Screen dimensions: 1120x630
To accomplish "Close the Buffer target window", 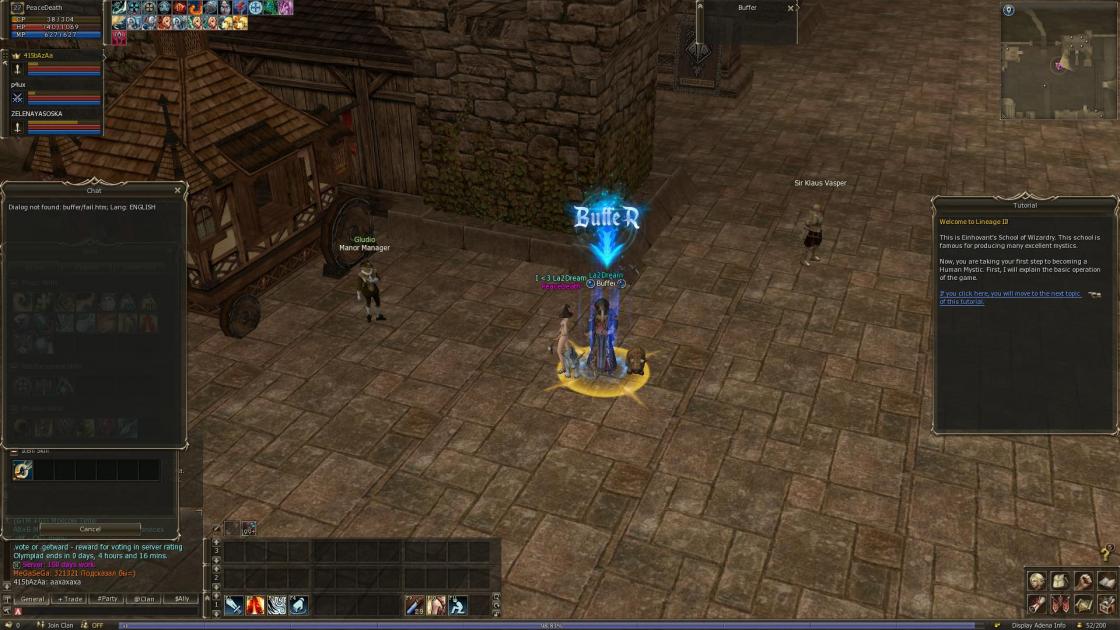I will [x=790, y=8].
